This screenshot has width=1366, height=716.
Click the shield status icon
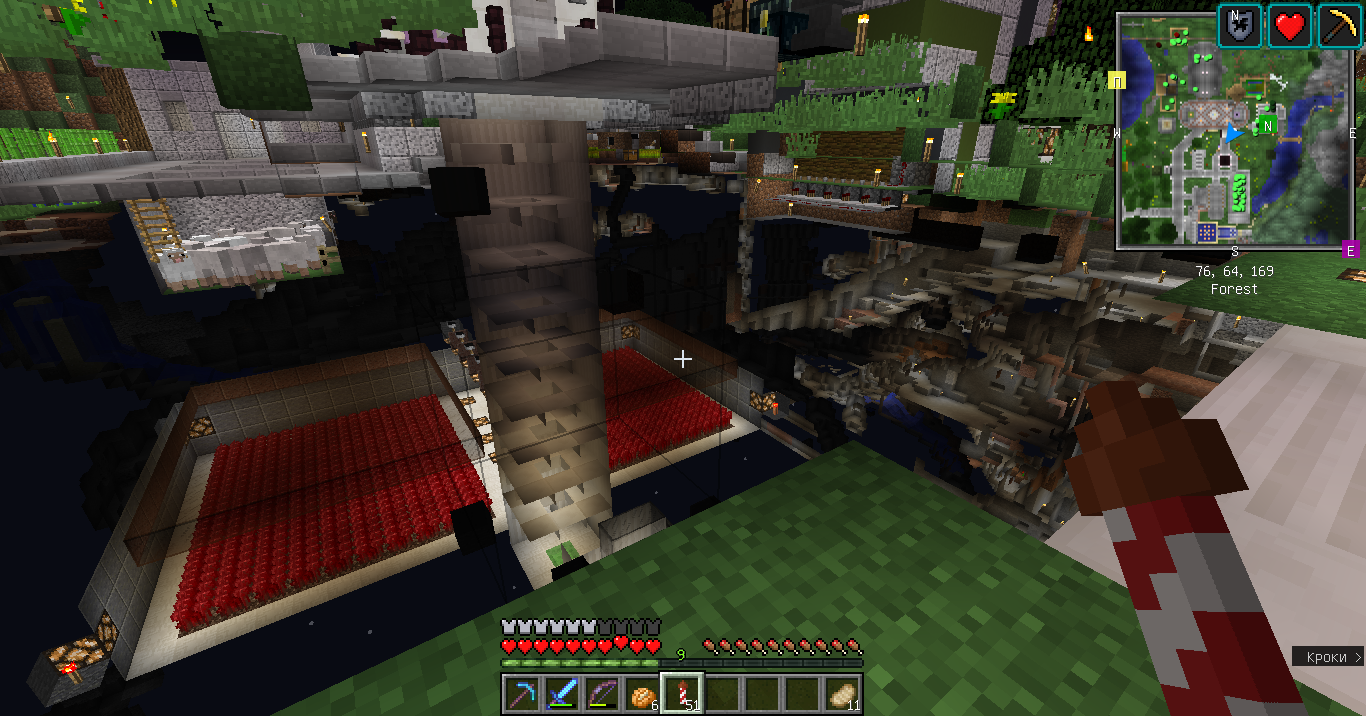point(1239,26)
